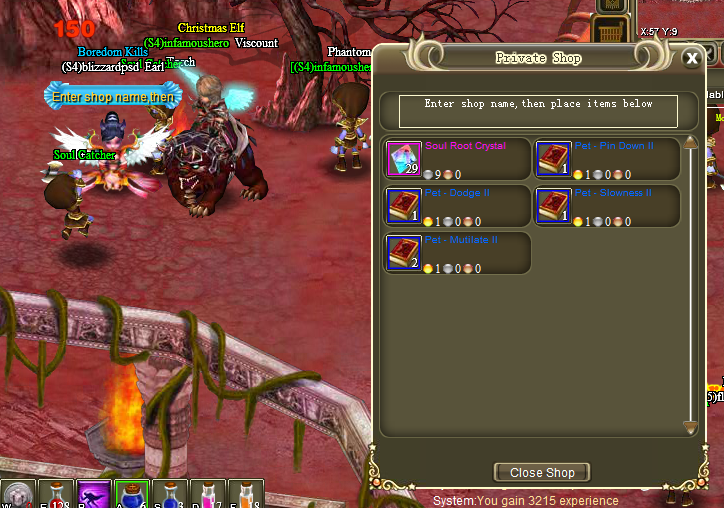Pick the Pet - Slowness II book

[x=551, y=206]
